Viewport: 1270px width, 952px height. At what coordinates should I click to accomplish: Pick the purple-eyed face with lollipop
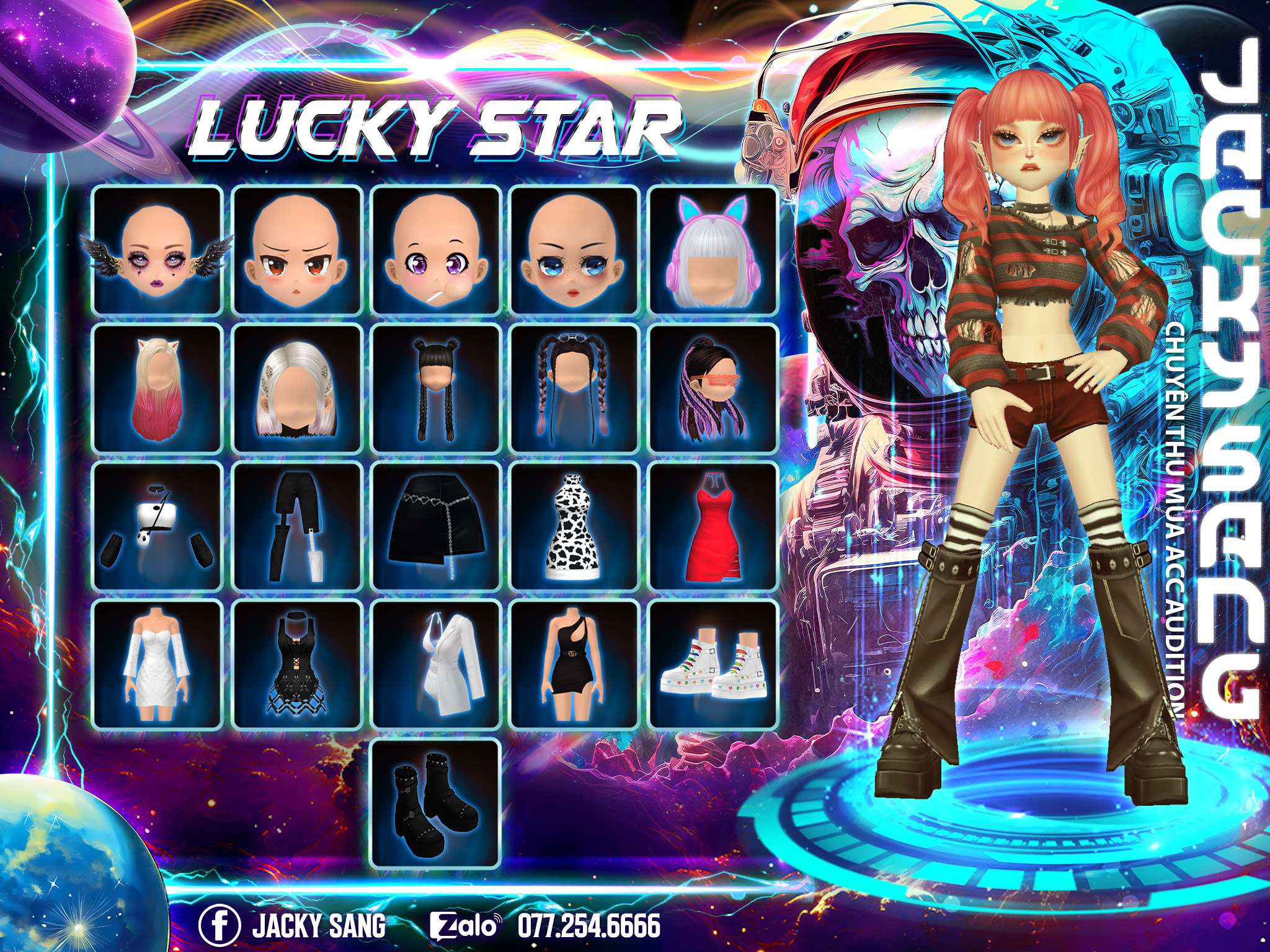coord(436,251)
